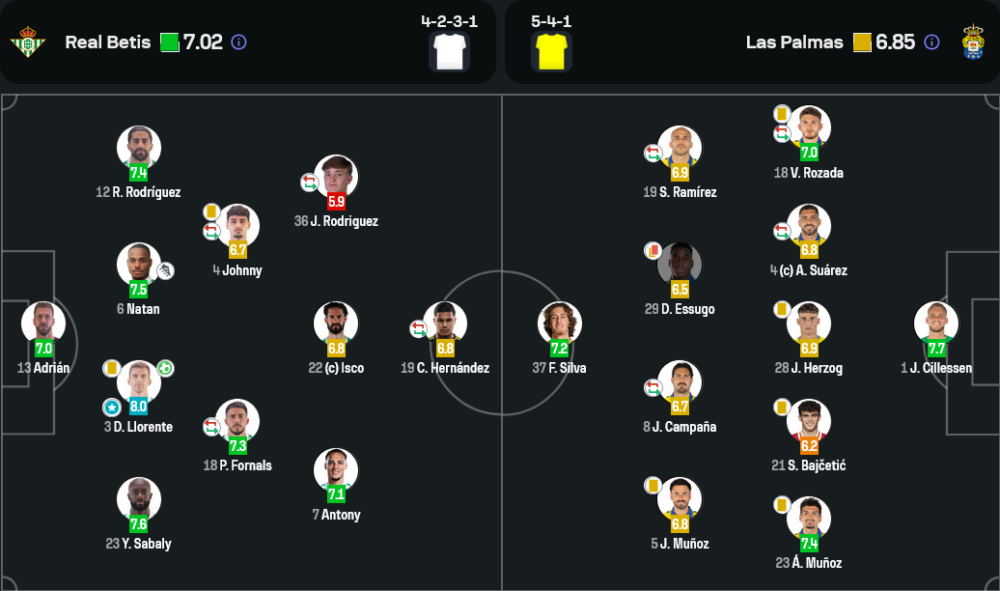This screenshot has width=1000, height=591.
Task: Select the yellow Las Palmas shirt icon
Action: pyautogui.click(x=550, y=50)
